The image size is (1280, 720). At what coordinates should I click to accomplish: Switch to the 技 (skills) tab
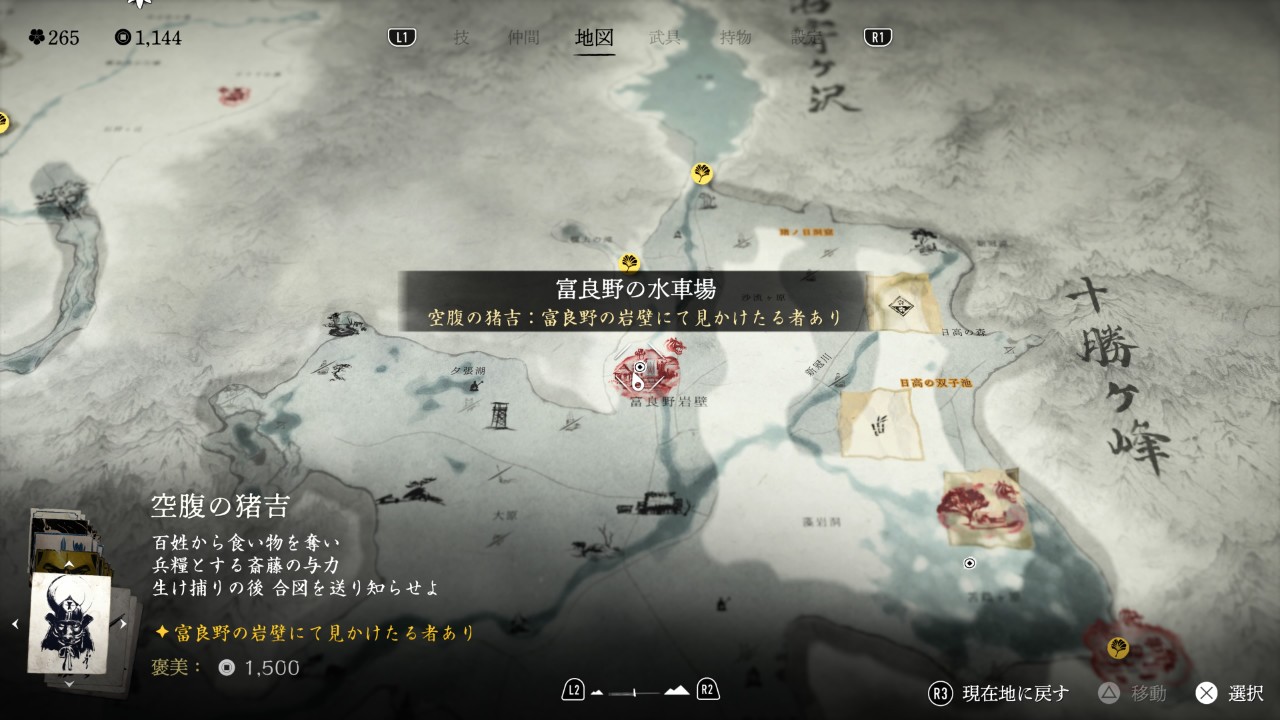(461, 38)
